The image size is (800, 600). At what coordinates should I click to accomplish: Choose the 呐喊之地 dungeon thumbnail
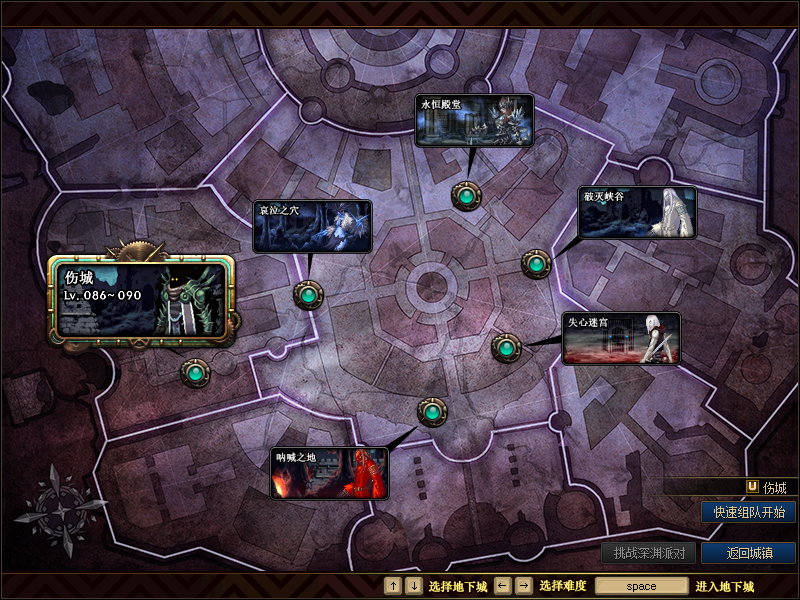329,473
